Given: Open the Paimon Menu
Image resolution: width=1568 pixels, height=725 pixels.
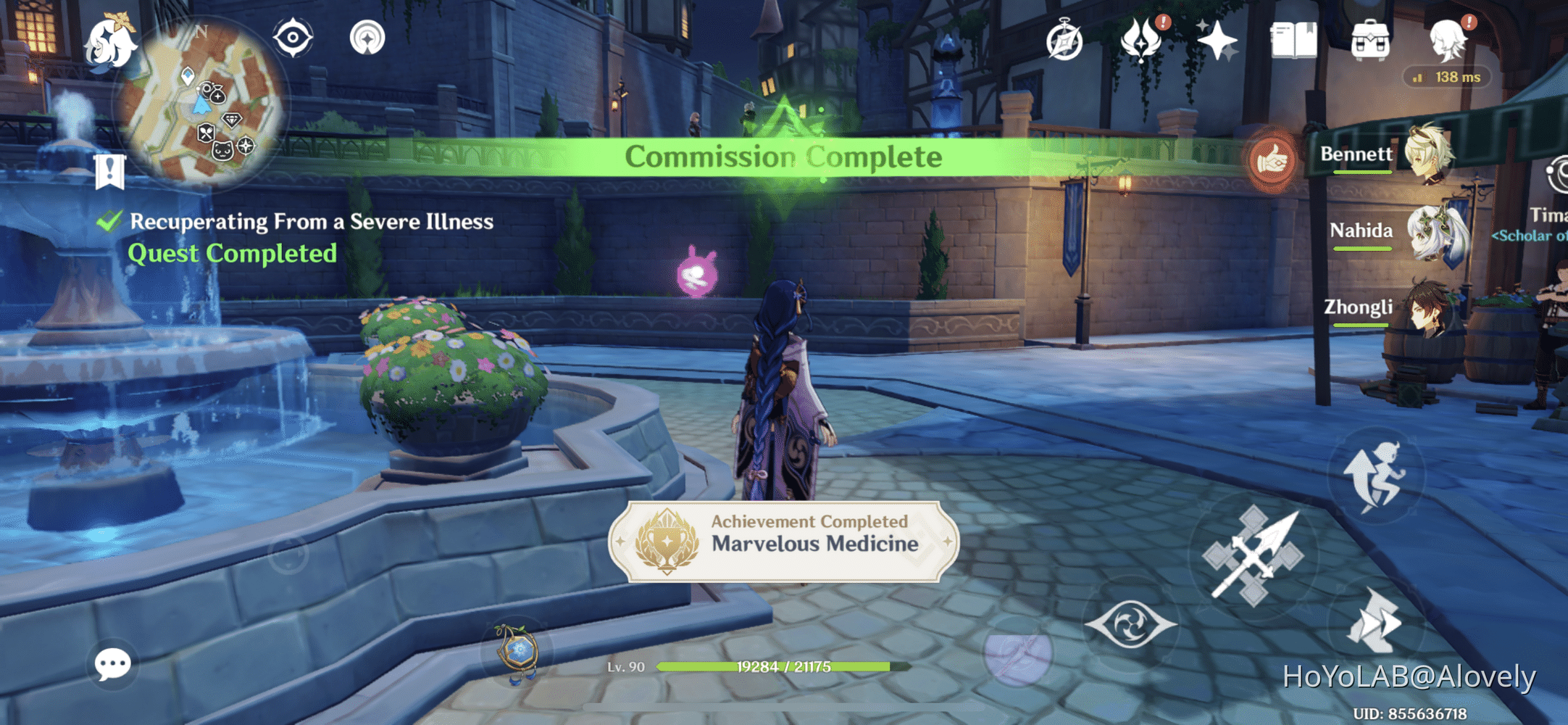Looking at the screenshot, I should pyautogui.click(x=110, y=43).
